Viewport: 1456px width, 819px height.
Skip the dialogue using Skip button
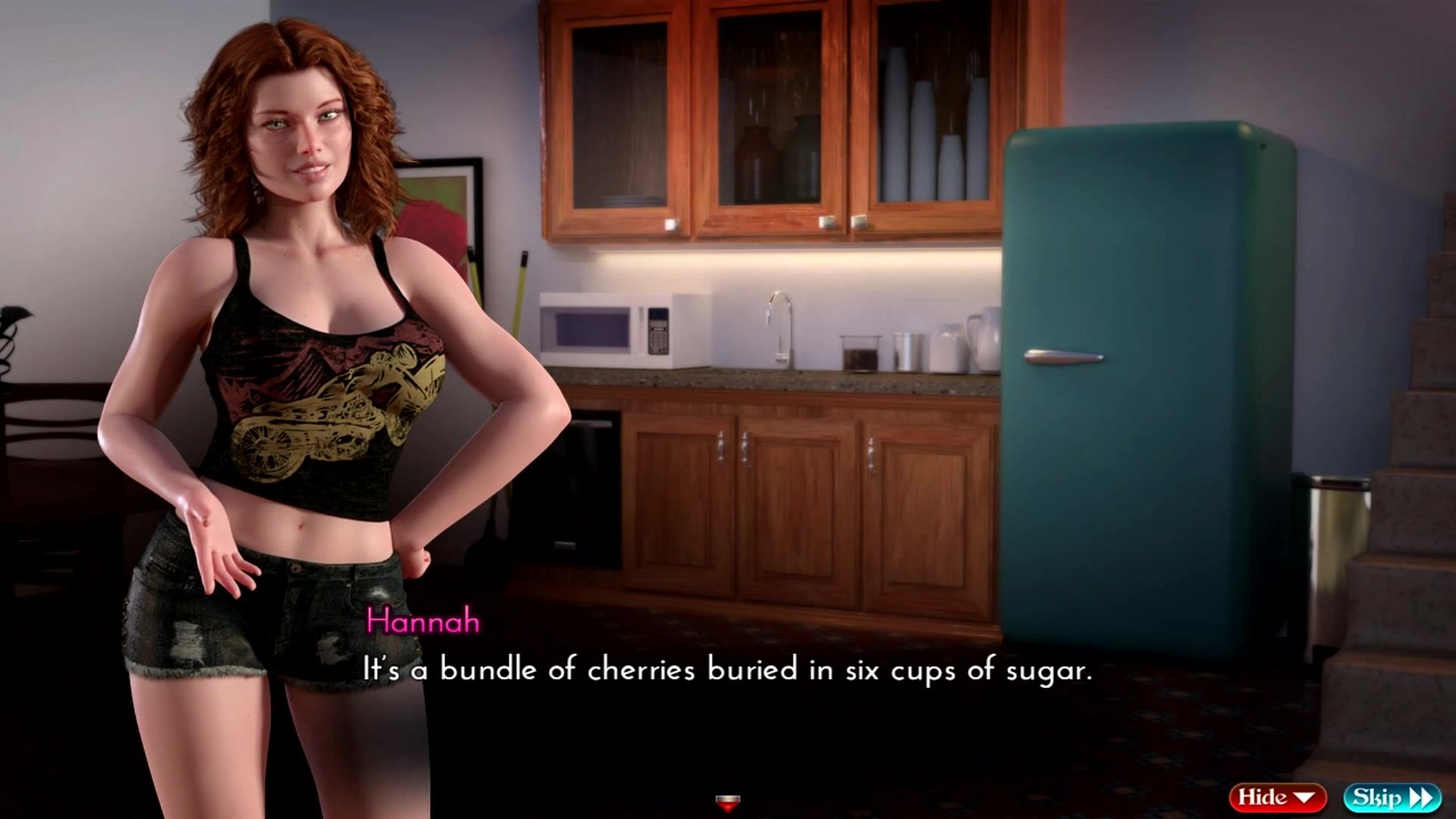(1391, 797)
